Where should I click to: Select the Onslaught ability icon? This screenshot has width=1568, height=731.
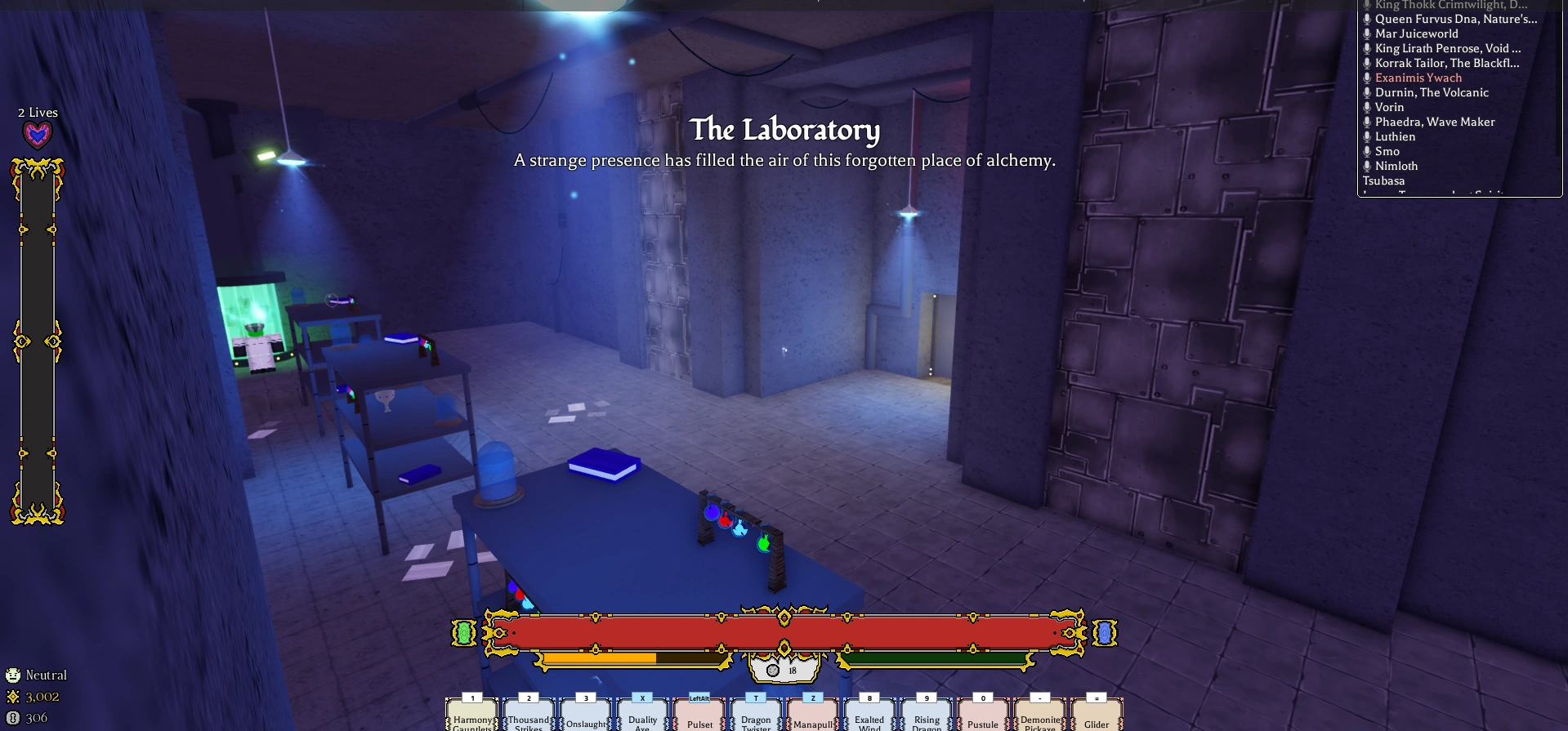[x=585, y=717]
